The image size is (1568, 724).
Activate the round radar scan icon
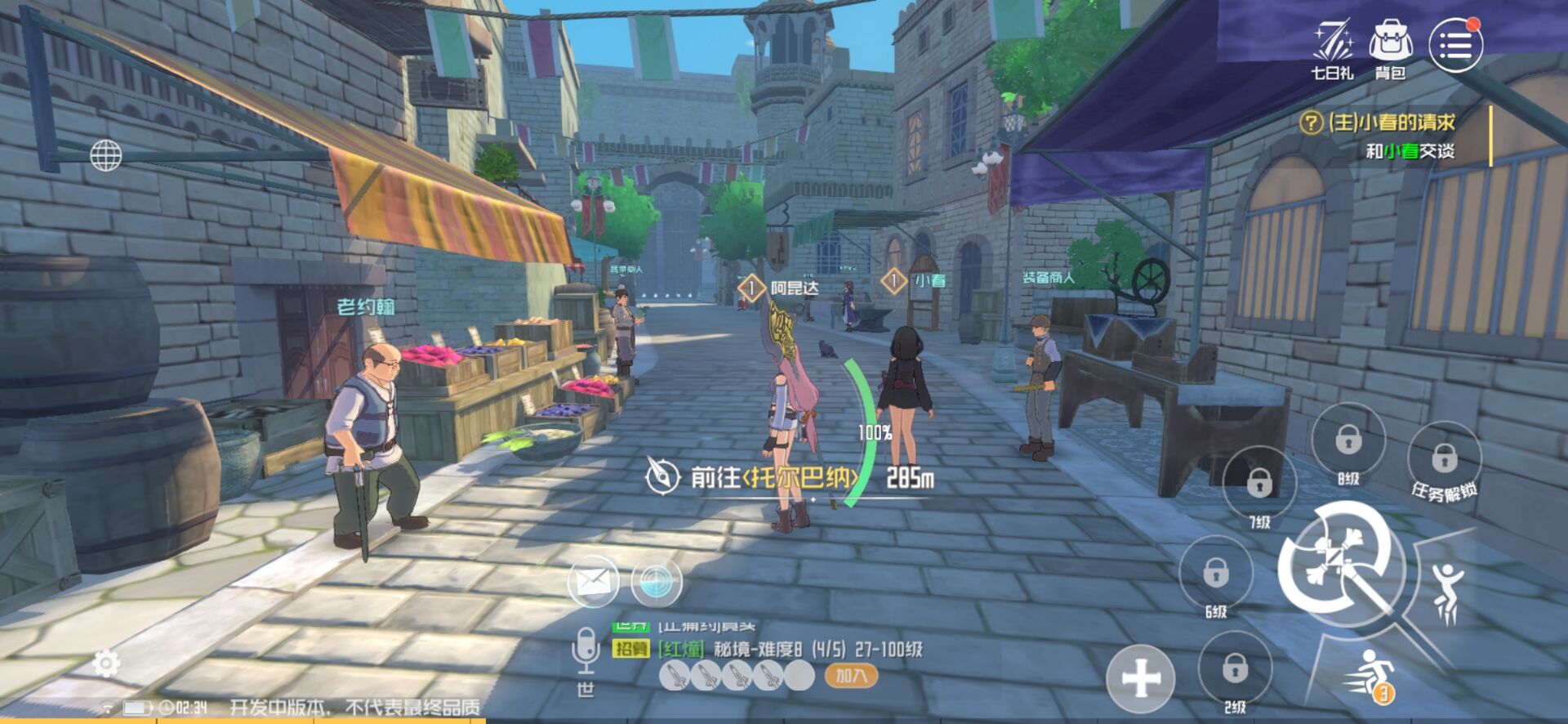point(656,582)
